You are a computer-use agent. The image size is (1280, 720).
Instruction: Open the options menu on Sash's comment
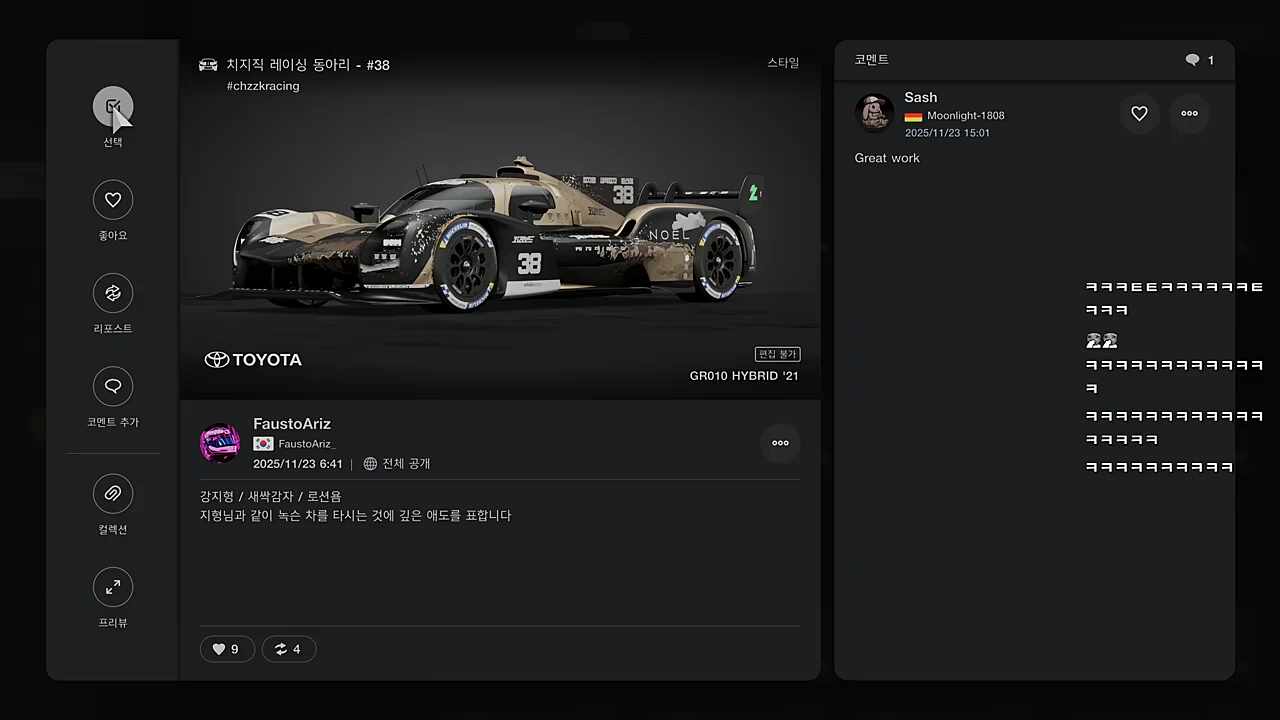click(1189, 113)
